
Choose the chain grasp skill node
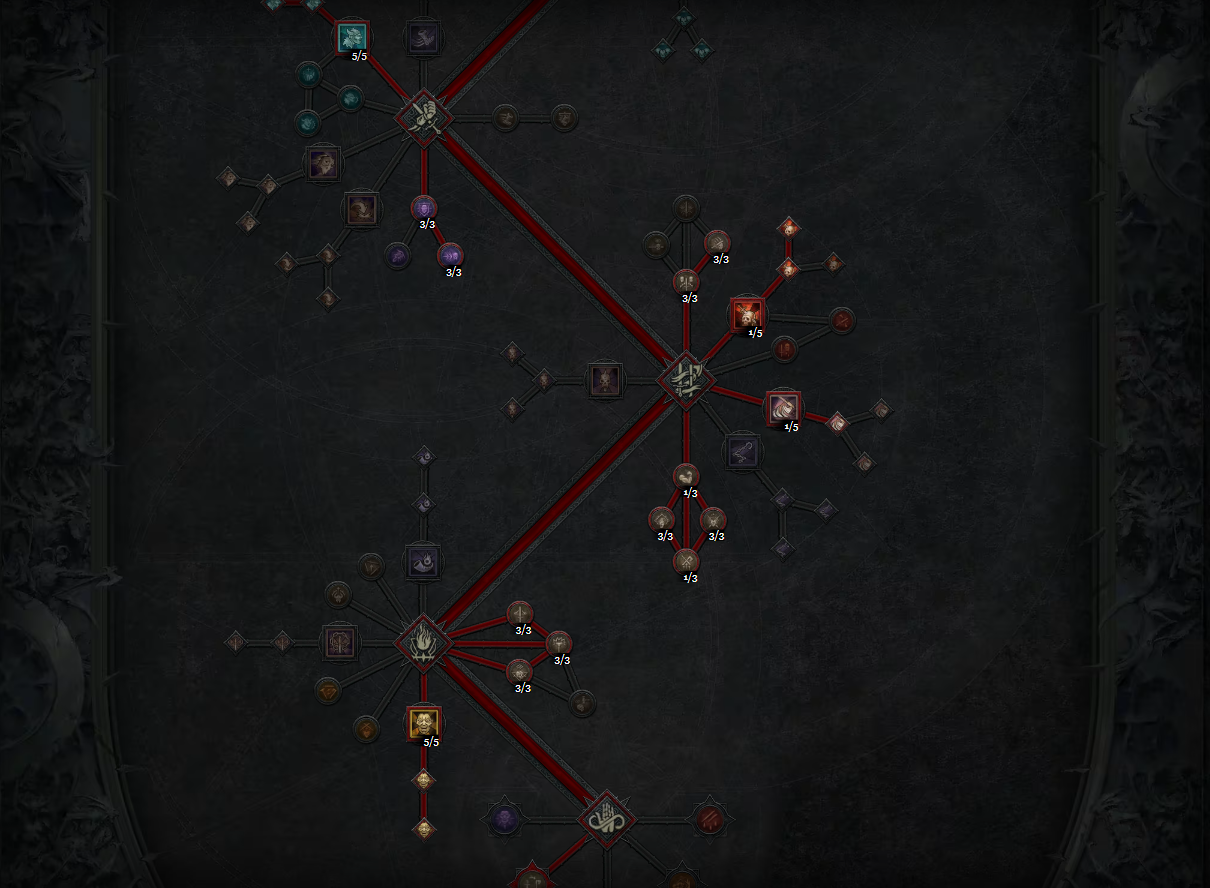pyautogui.click(x=742, y=451)
